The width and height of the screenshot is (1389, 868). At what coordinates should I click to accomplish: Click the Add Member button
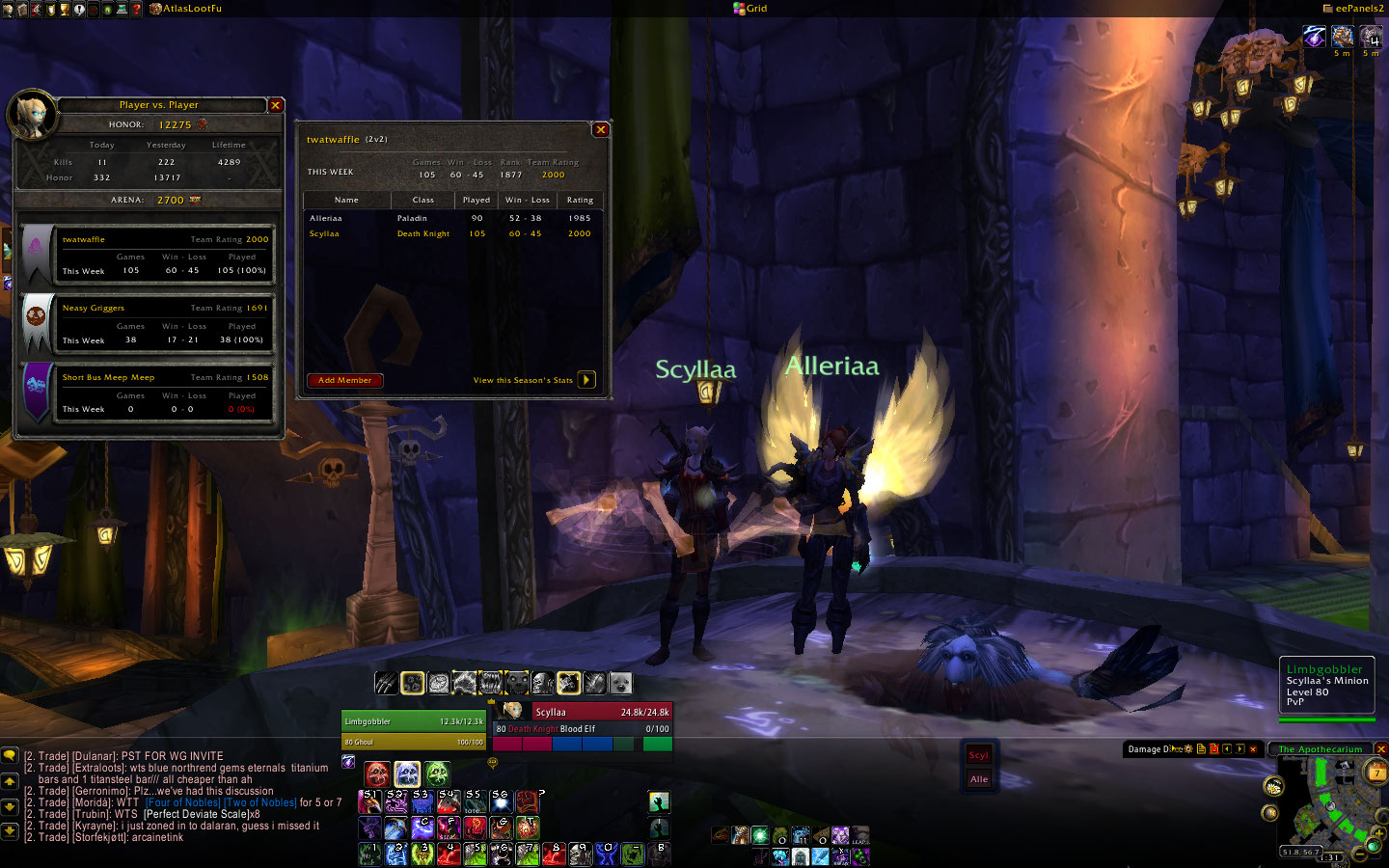coord(344,380)
